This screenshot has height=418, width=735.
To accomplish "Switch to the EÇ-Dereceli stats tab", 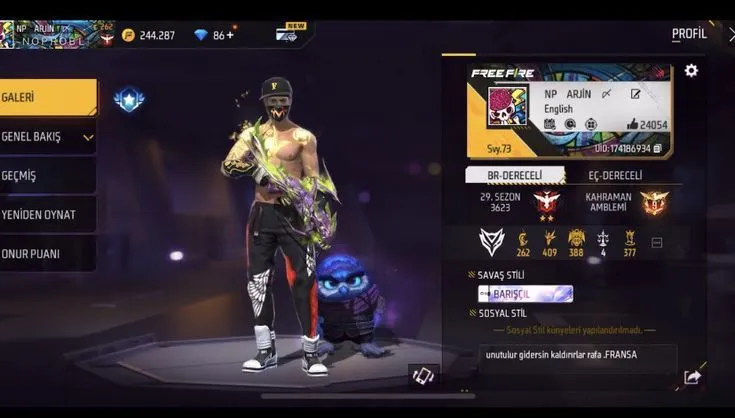I will point(614,176).
